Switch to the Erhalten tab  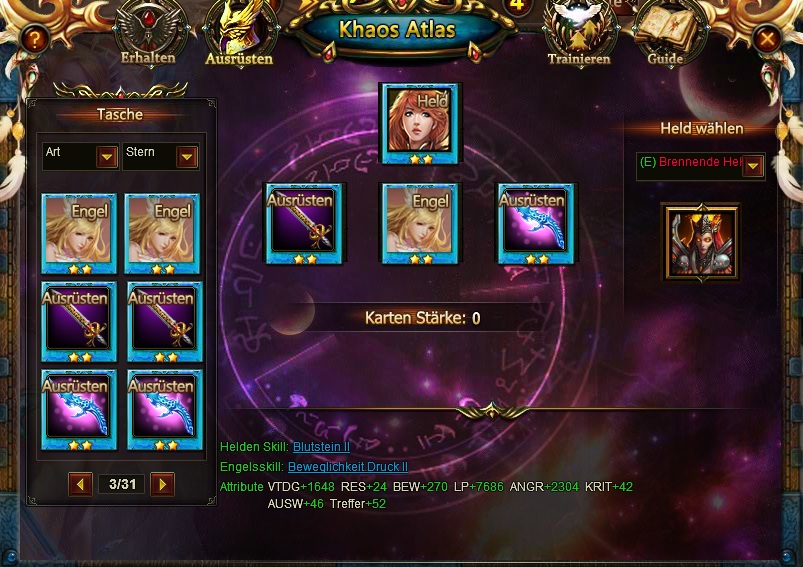pyautogui.click(x=147, y=34)
